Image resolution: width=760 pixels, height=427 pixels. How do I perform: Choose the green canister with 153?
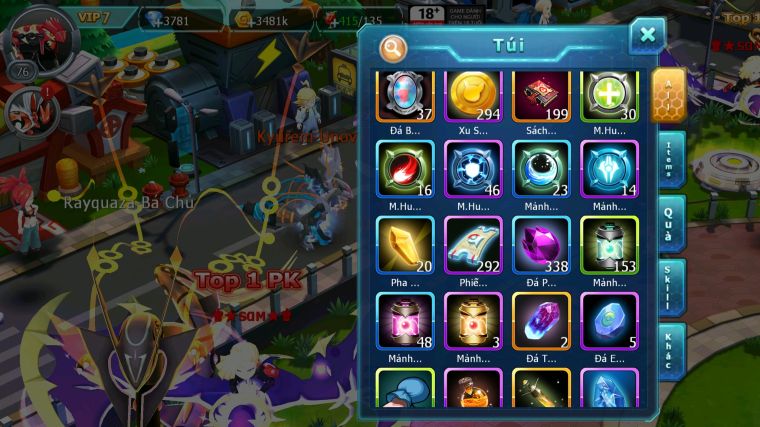click(609, 245)
